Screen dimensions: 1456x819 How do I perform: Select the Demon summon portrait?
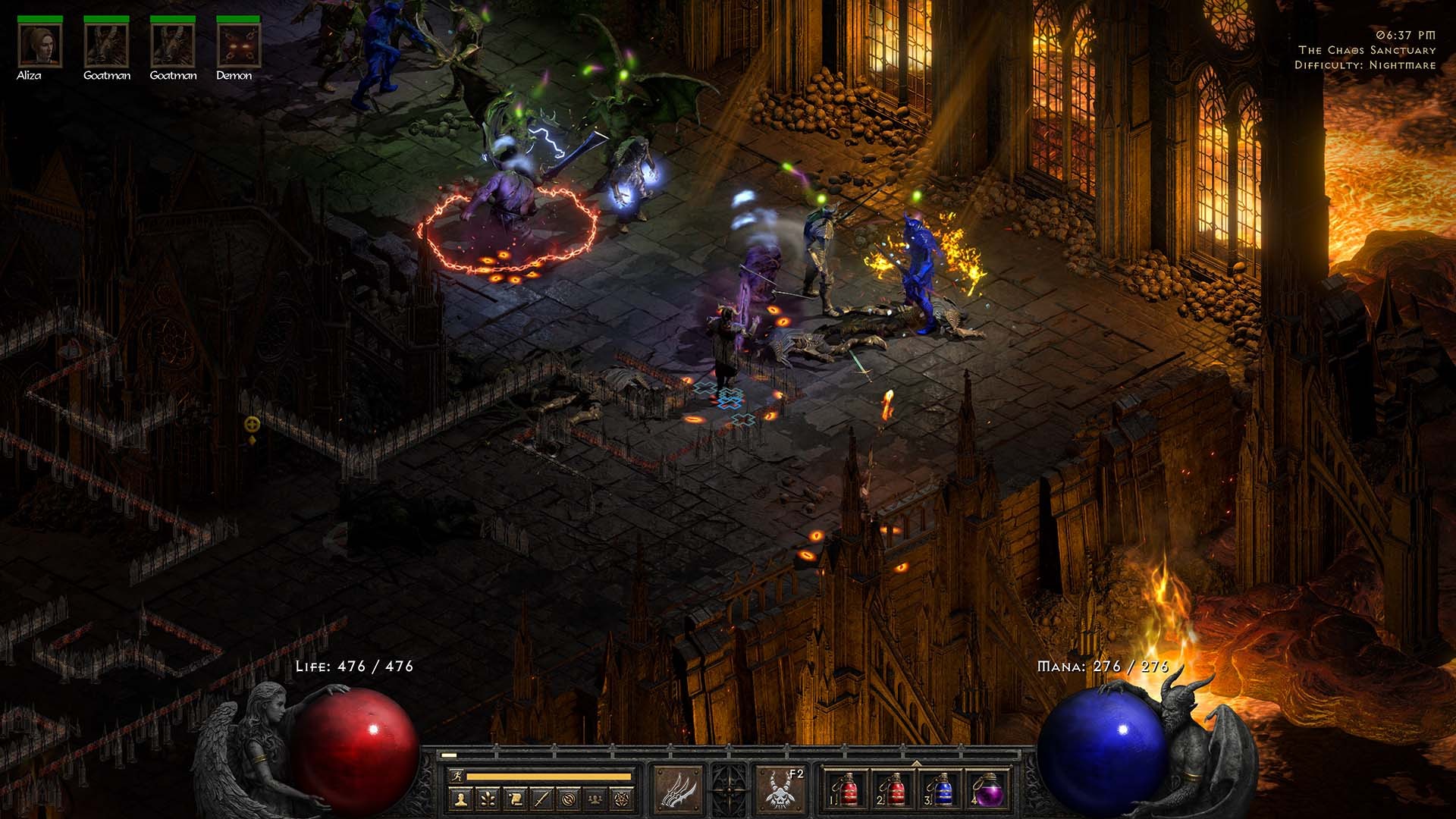coord(239,45)
